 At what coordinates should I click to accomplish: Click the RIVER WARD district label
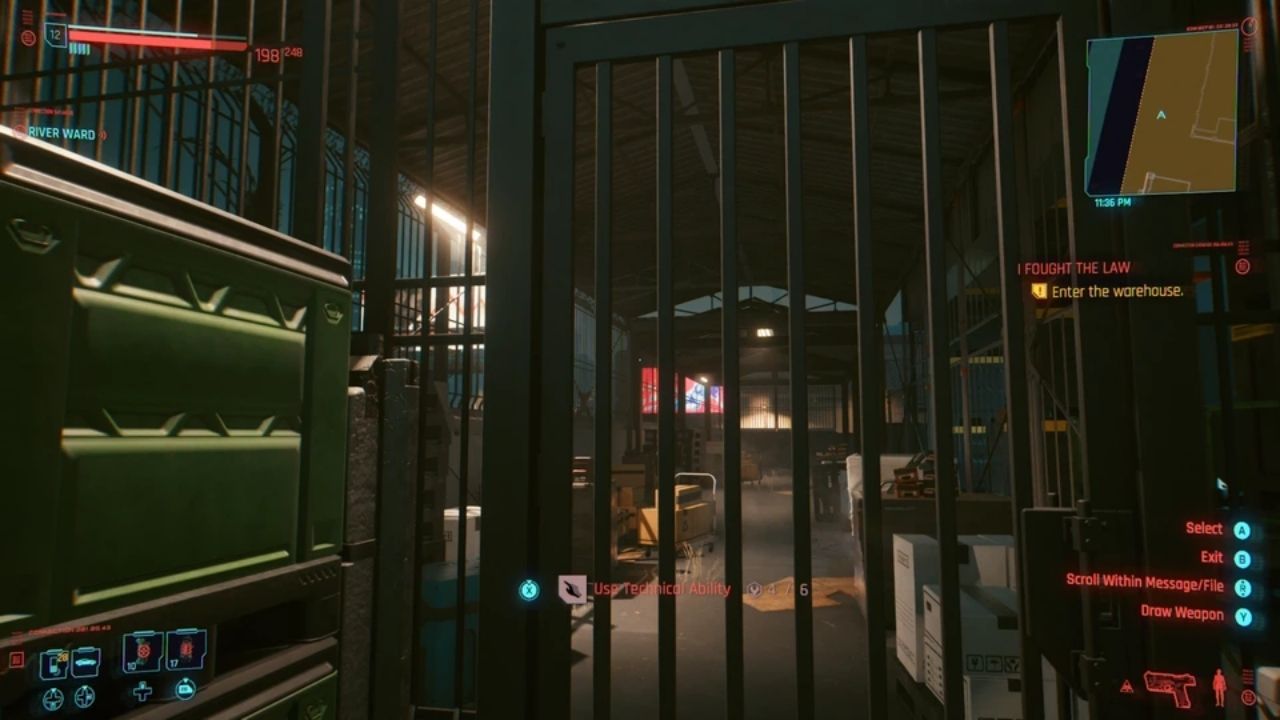click(x=60, y=133)
